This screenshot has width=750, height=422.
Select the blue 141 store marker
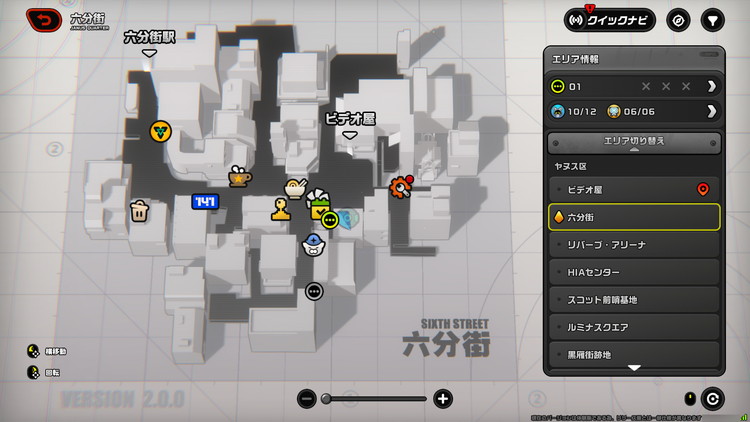[205, 202]
